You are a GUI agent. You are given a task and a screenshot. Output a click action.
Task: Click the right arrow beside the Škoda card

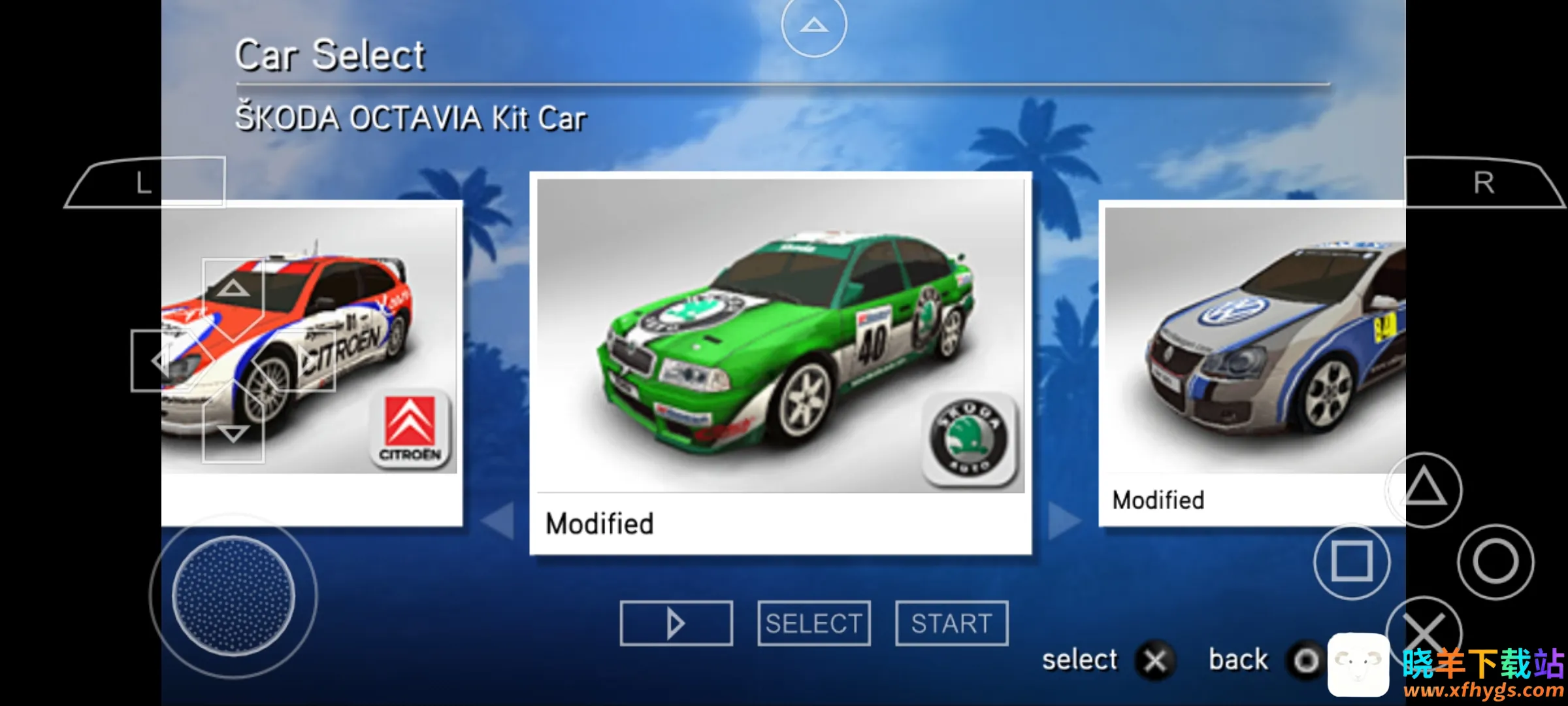coord(1064,521)
